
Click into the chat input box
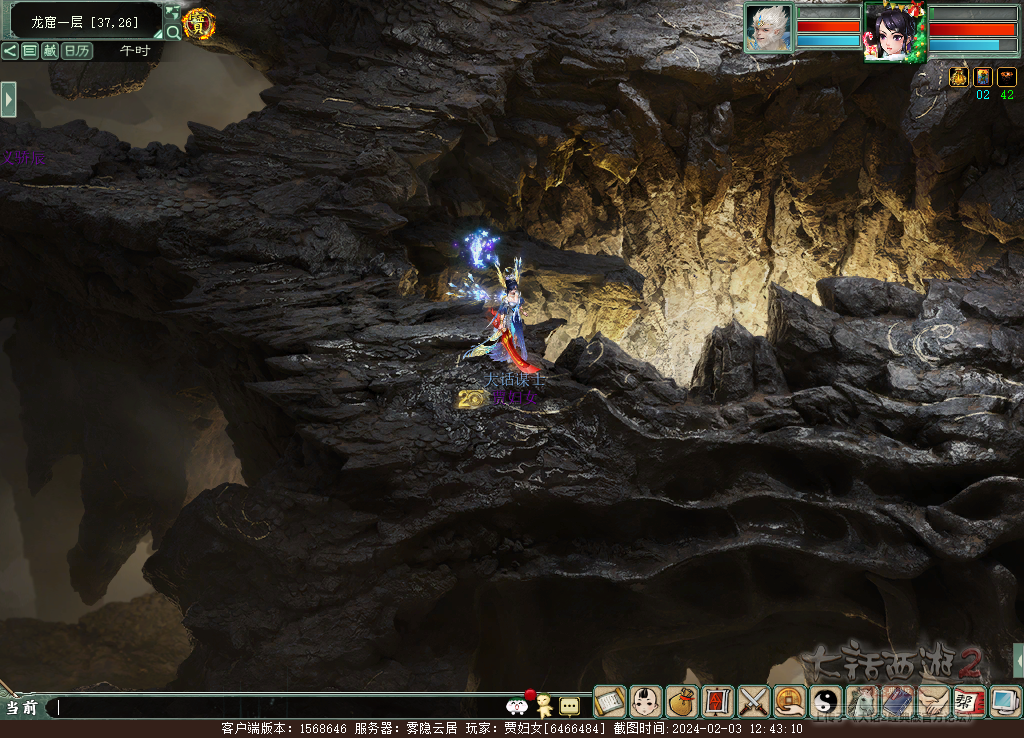click(280, 707)
